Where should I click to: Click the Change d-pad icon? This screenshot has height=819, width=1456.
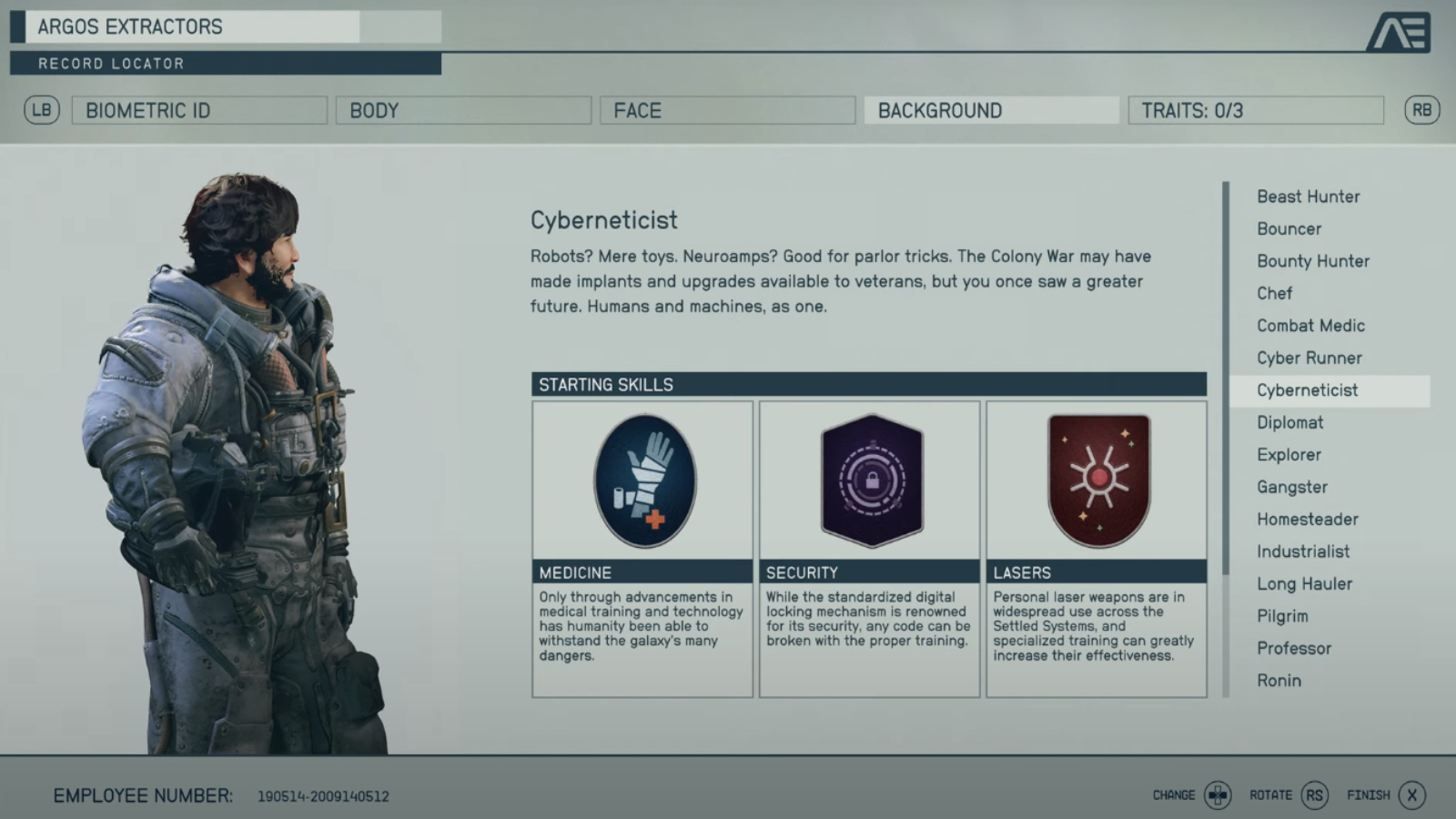pyautogui.click(x=1219, y=794)
